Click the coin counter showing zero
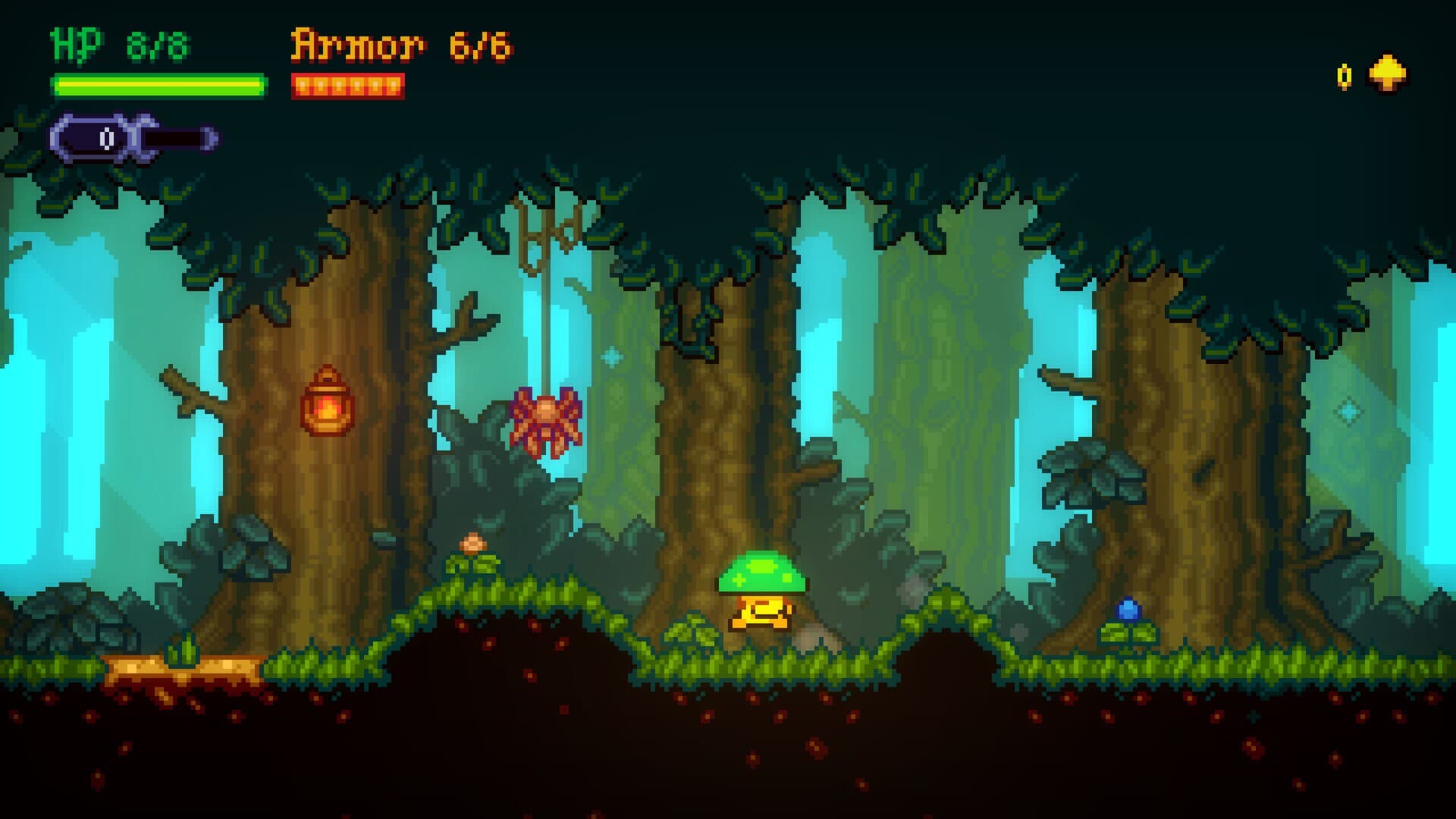This screenshot has height=819, width=1456. (1345, 77)
